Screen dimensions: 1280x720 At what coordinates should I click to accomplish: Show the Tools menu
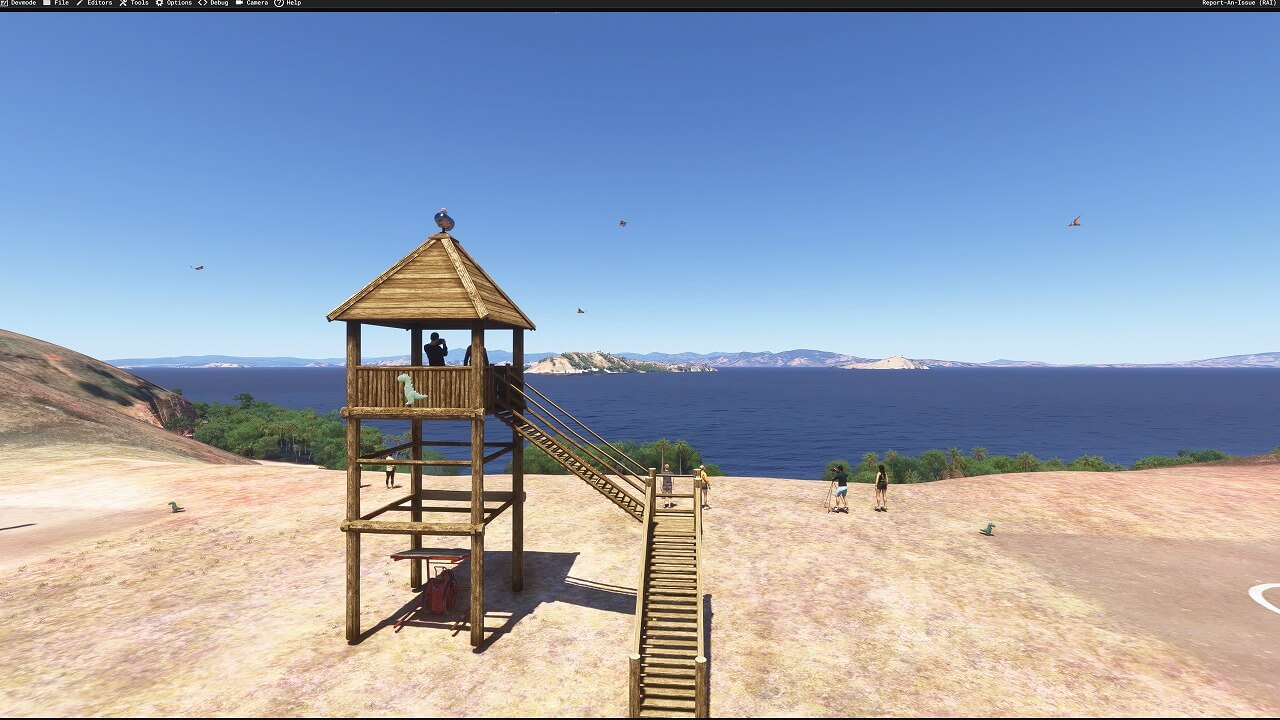point(134,3)
